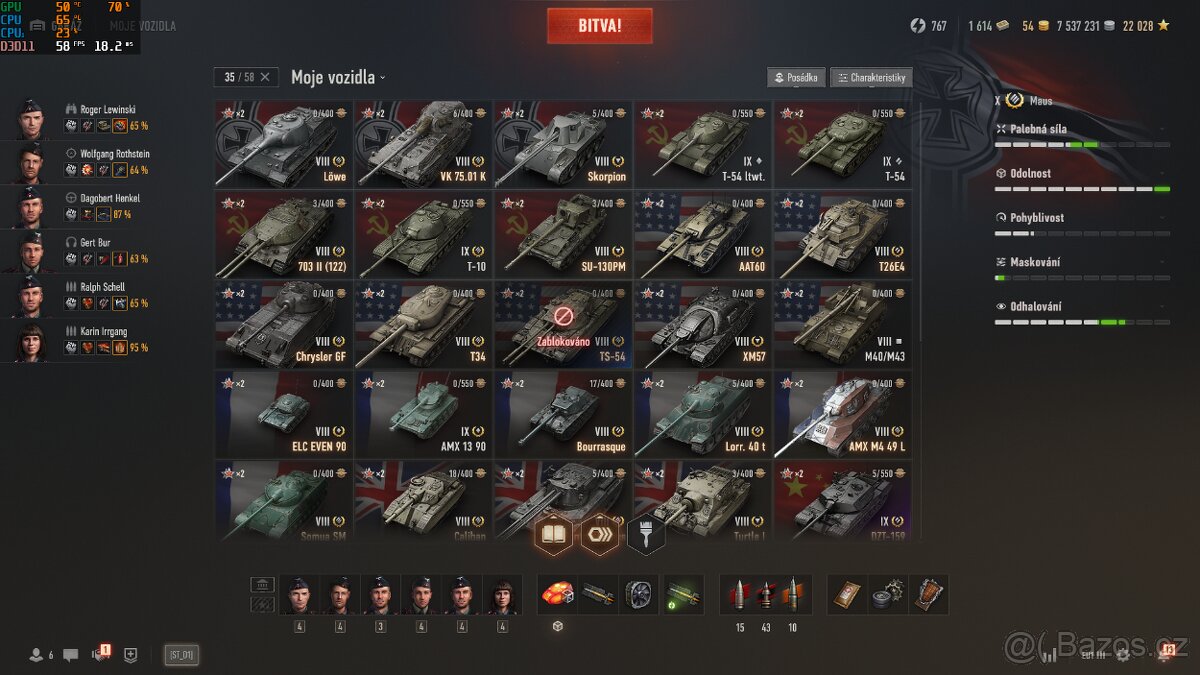Select the Bourrasque tank tile

tap(563, 414)
